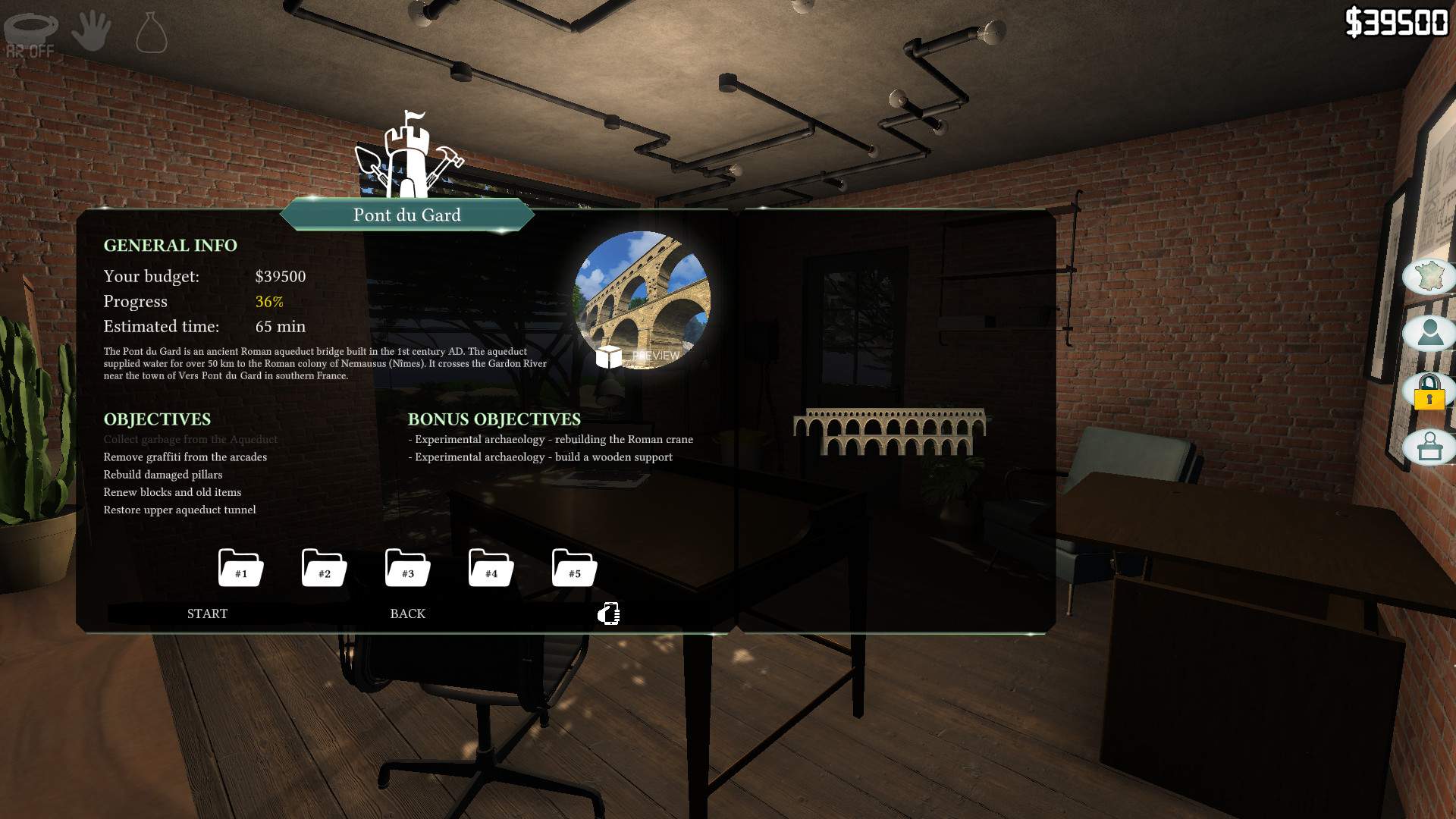The image size is (1456, 819).
Task: Select save folder #2
Action: tap(324, 568)
